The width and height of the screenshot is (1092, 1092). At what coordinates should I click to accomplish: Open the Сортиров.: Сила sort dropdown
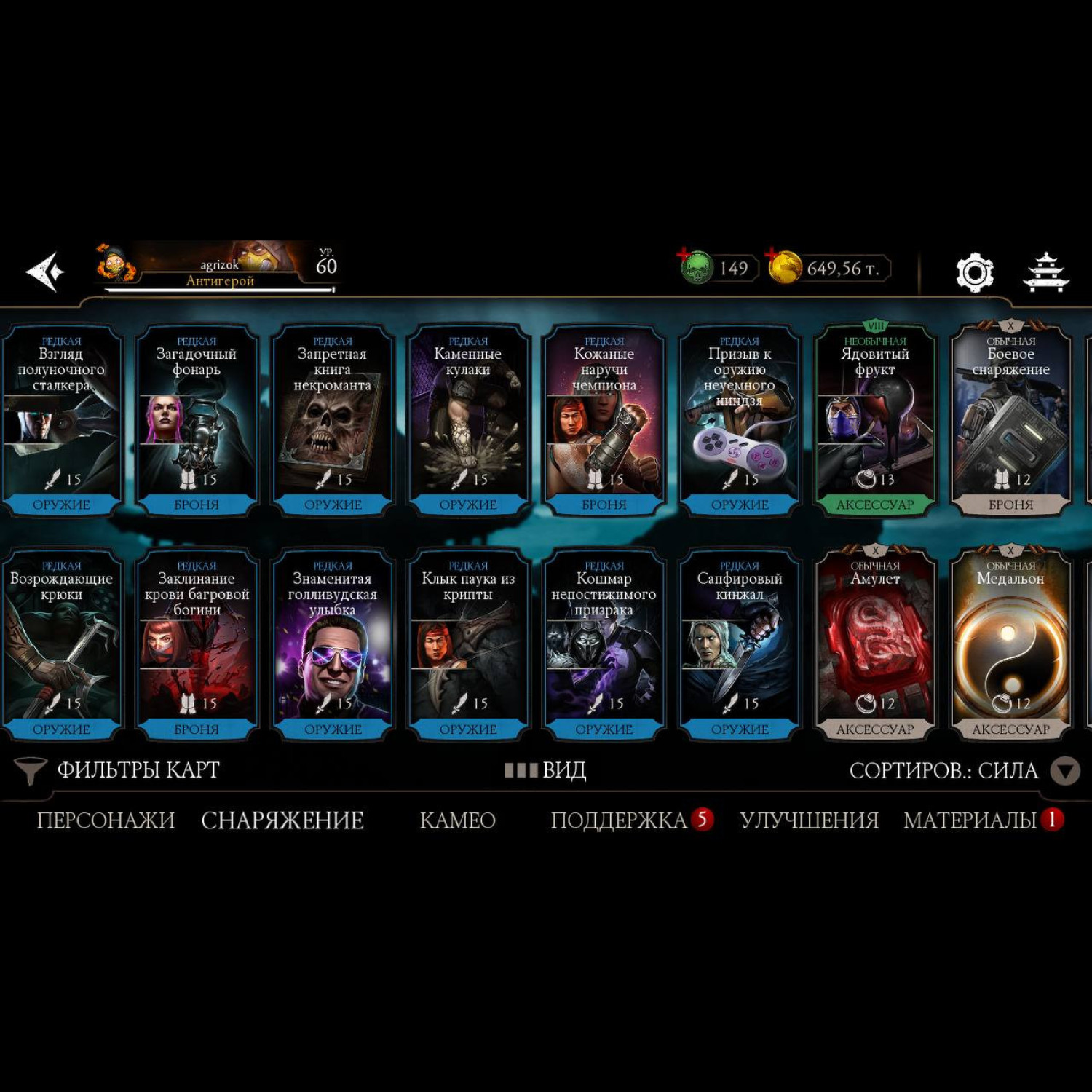coord(962,770)
